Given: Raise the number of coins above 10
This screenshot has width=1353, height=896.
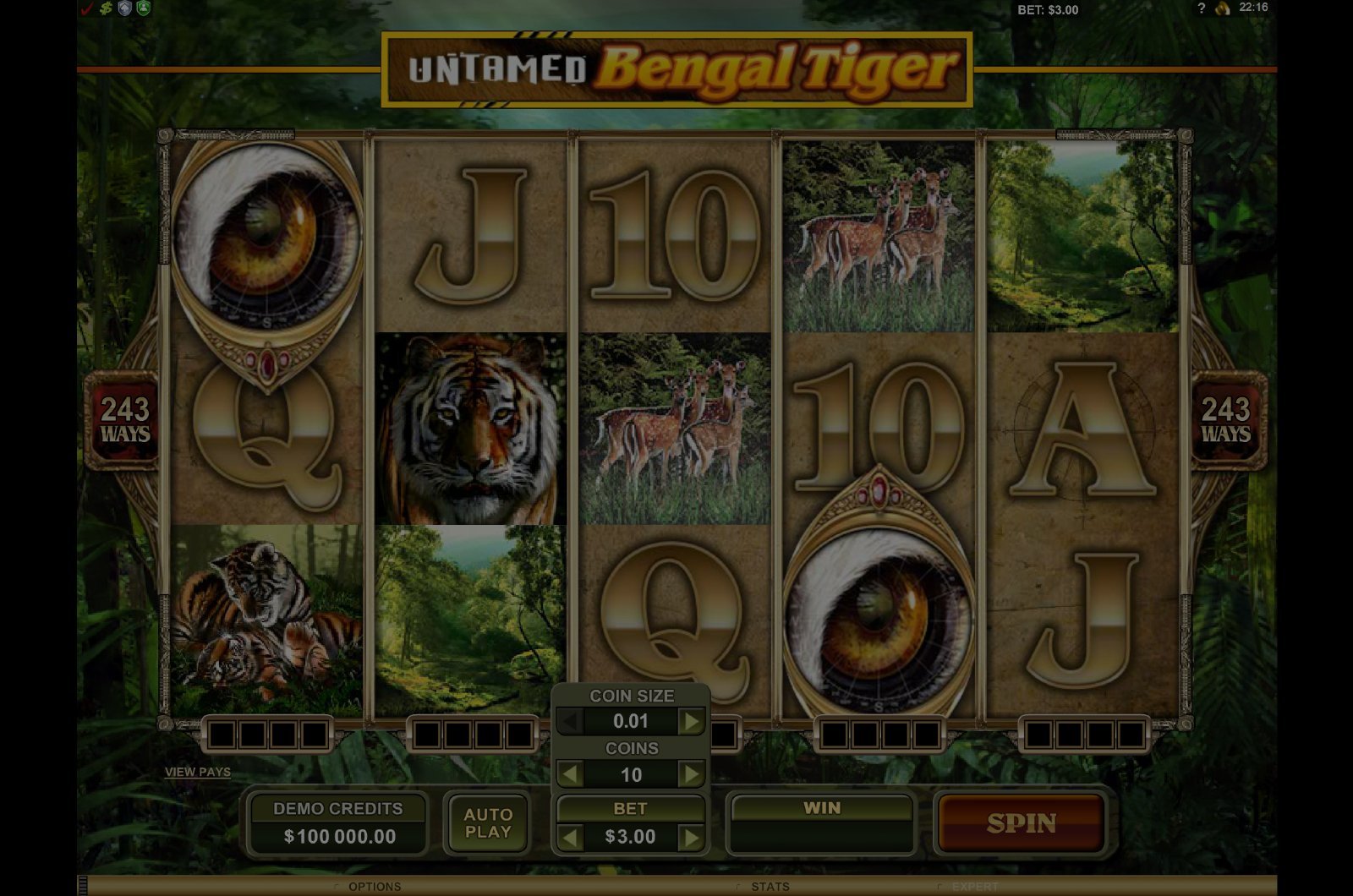Looking at the screenshot, I should pos(692,774).
